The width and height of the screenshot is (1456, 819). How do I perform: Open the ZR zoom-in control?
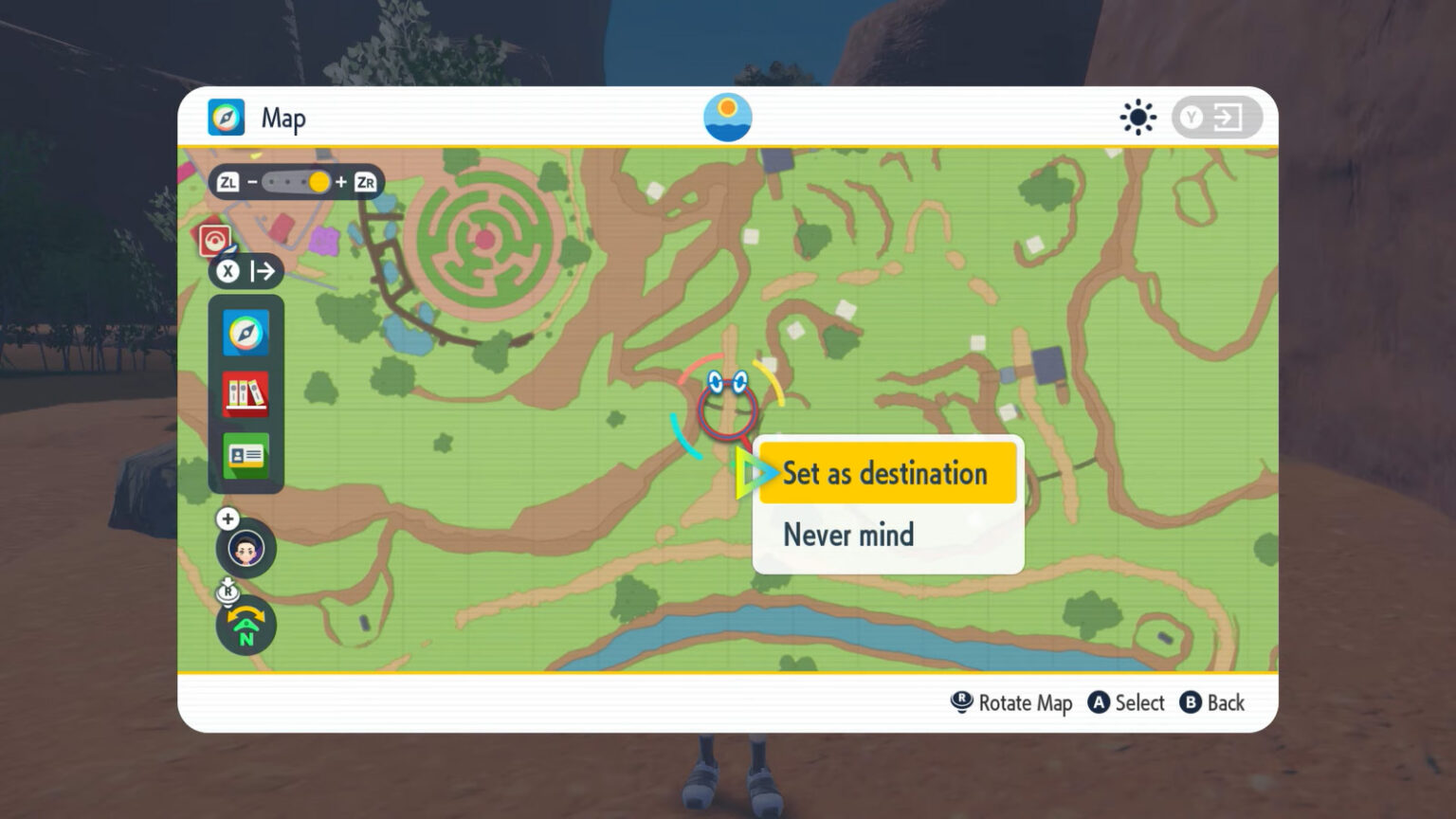pos(364,181)
